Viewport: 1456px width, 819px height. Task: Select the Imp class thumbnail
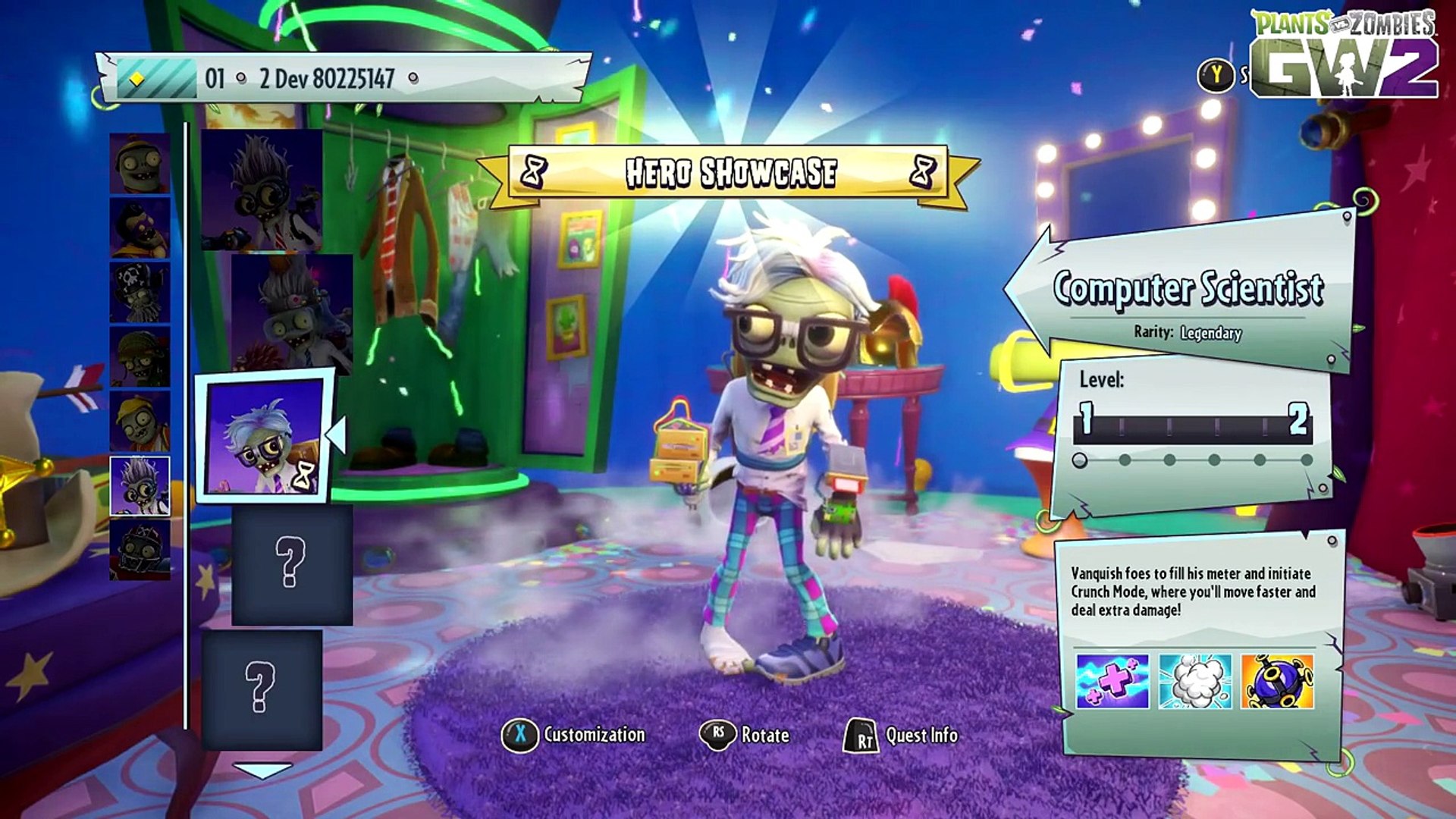[140, 164]
